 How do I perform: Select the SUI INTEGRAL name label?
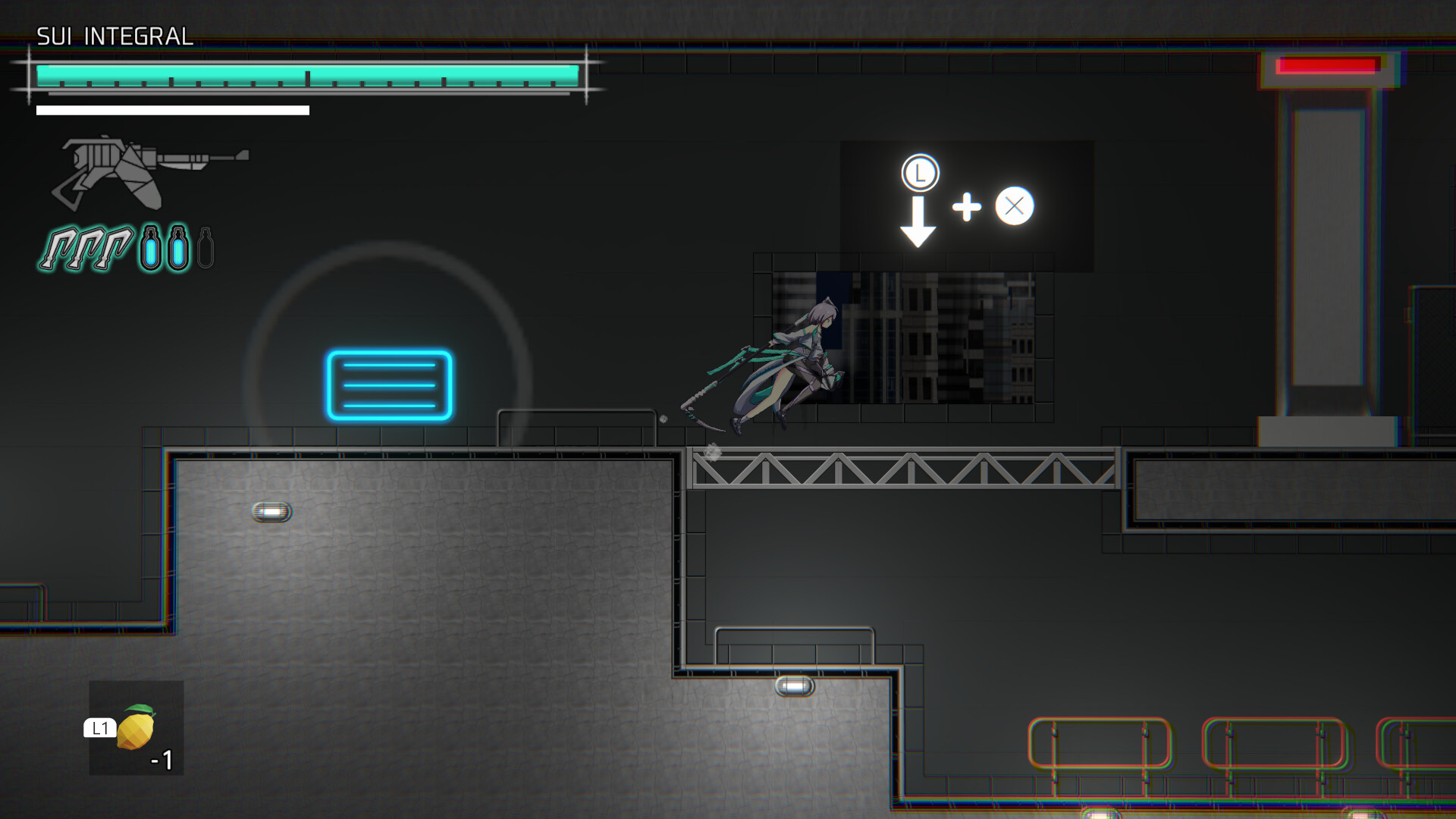click(x=114, y=35)
